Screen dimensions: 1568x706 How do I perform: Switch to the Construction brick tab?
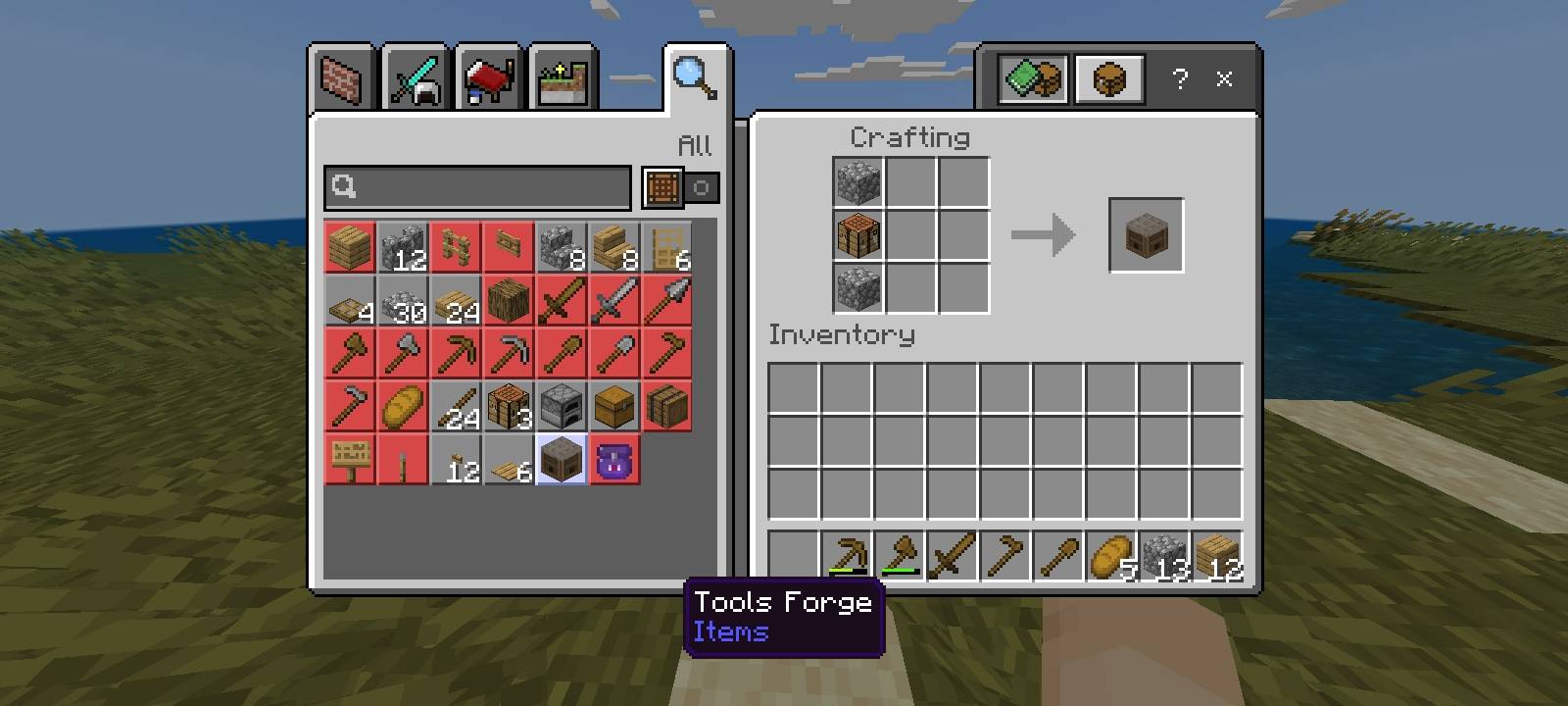[342, 79]
